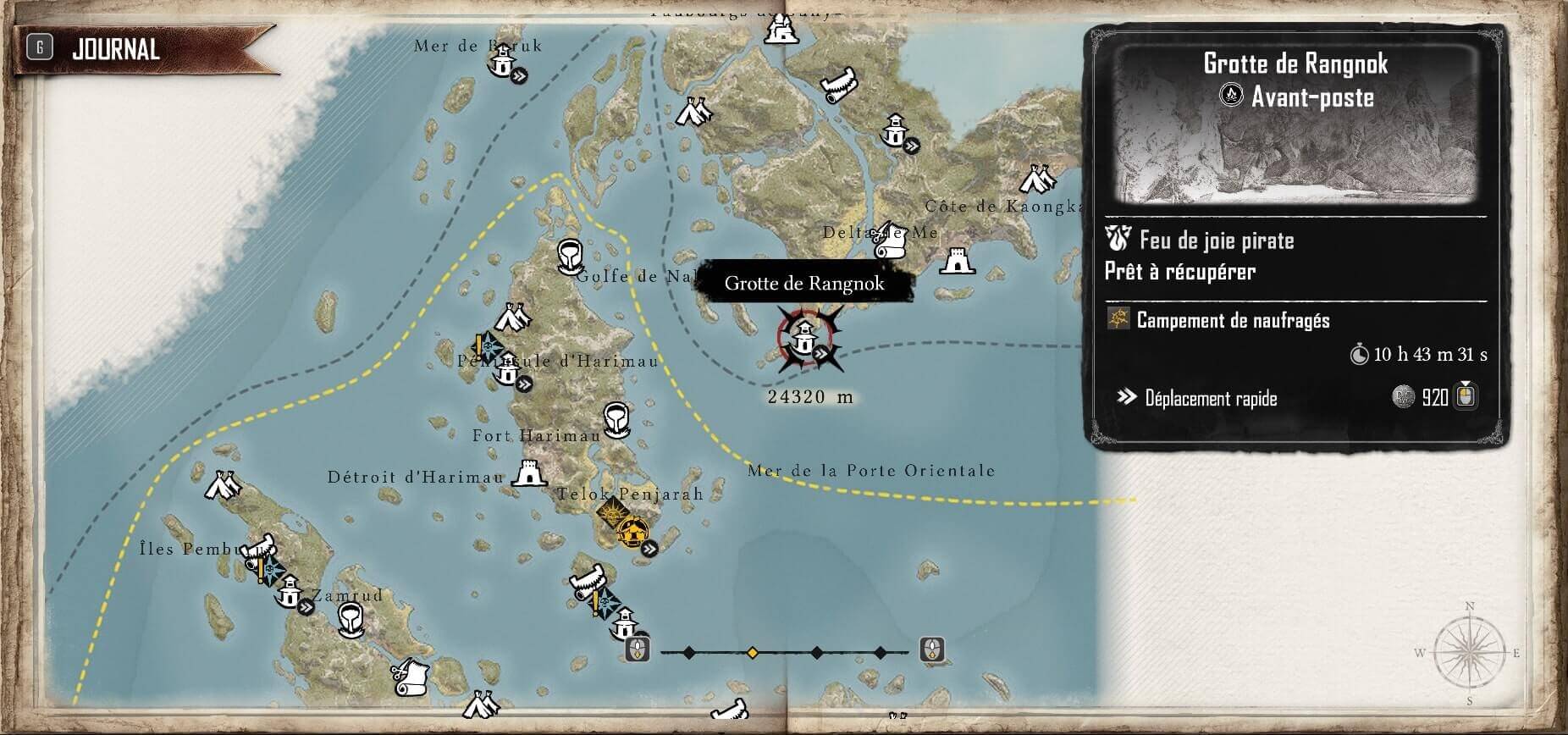1568x735 pixels.
Task: Click the gold diamond on zoom slider
Action: click(752, 652)
